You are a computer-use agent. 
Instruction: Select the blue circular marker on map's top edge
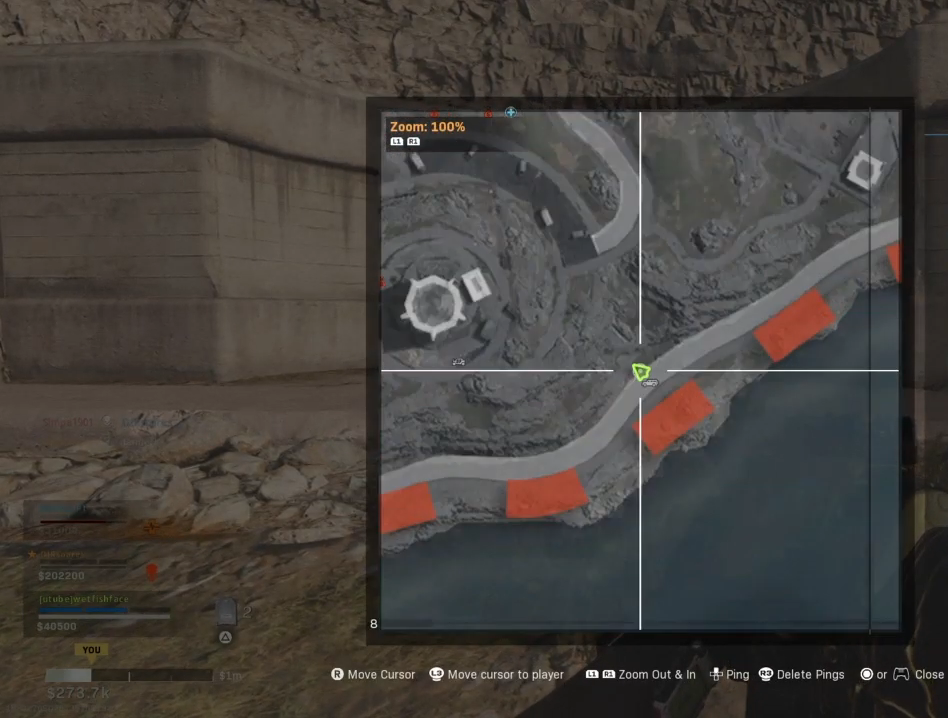pos(511,113)
